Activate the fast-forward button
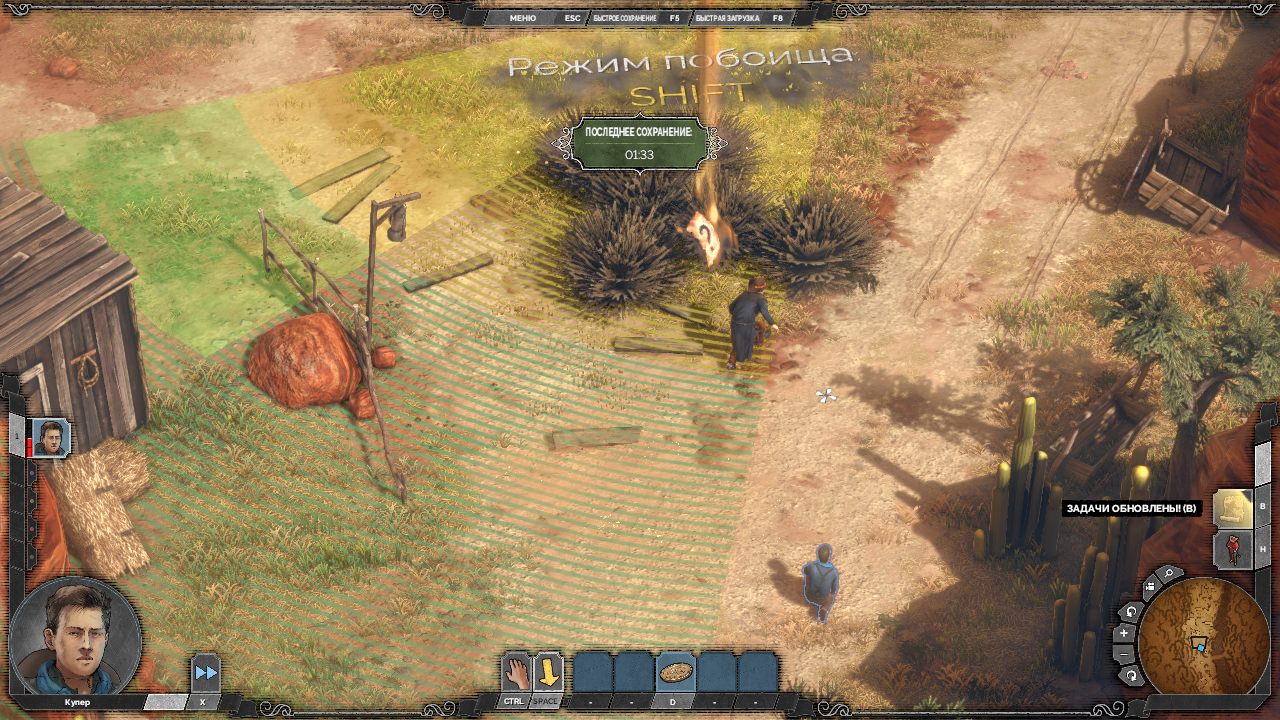The image size is (1280, 720). tap(206, 673)
